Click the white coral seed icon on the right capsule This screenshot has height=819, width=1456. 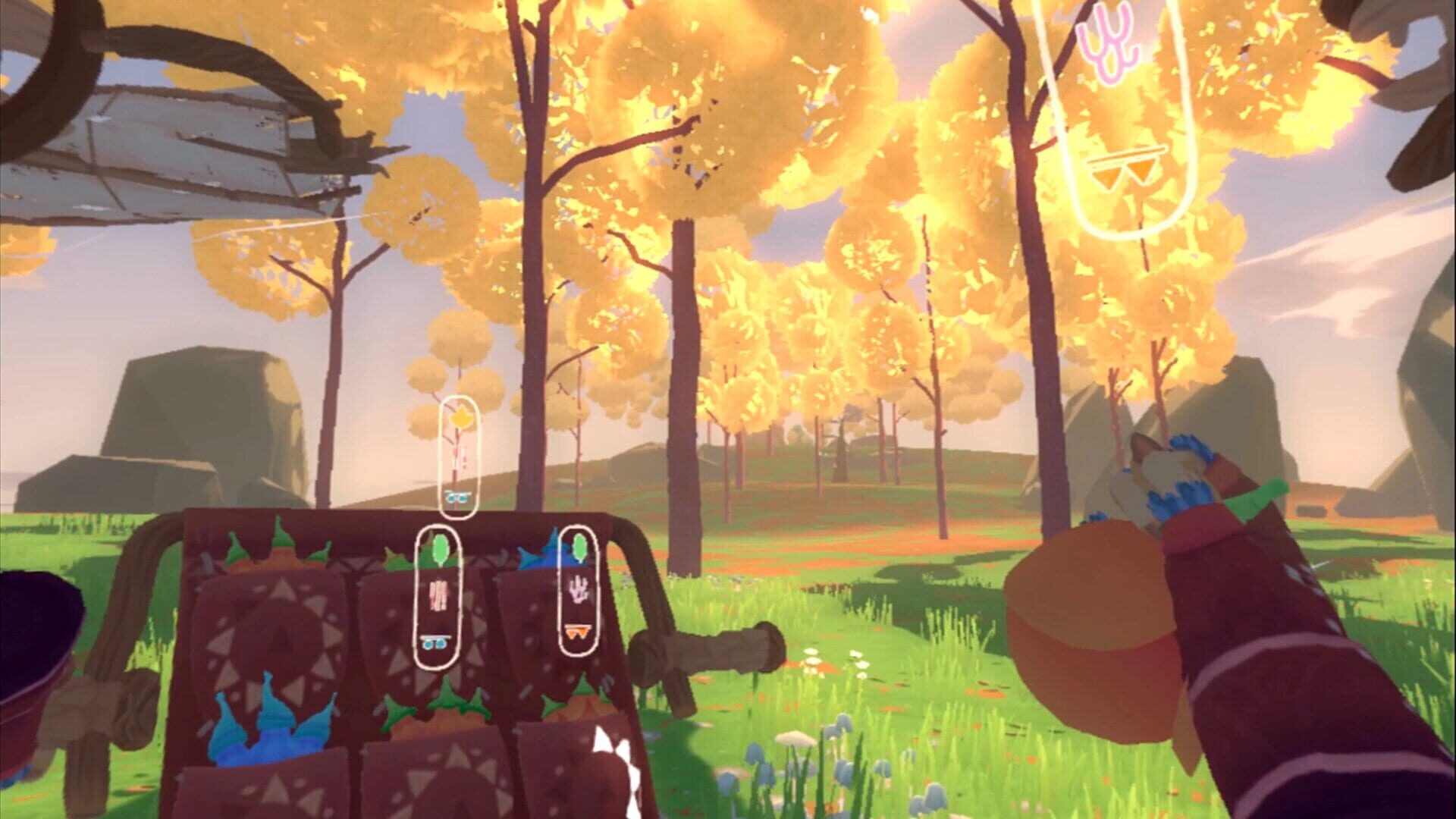pyautogui.click(x=578, y=588)
